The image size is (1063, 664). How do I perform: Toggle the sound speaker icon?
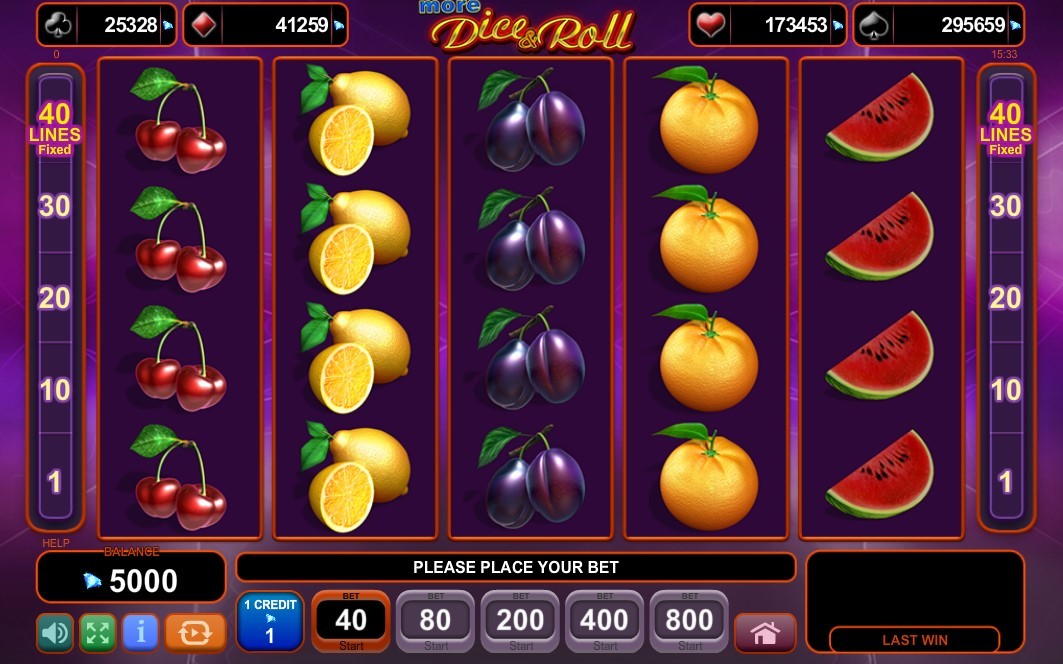point(55,632)
